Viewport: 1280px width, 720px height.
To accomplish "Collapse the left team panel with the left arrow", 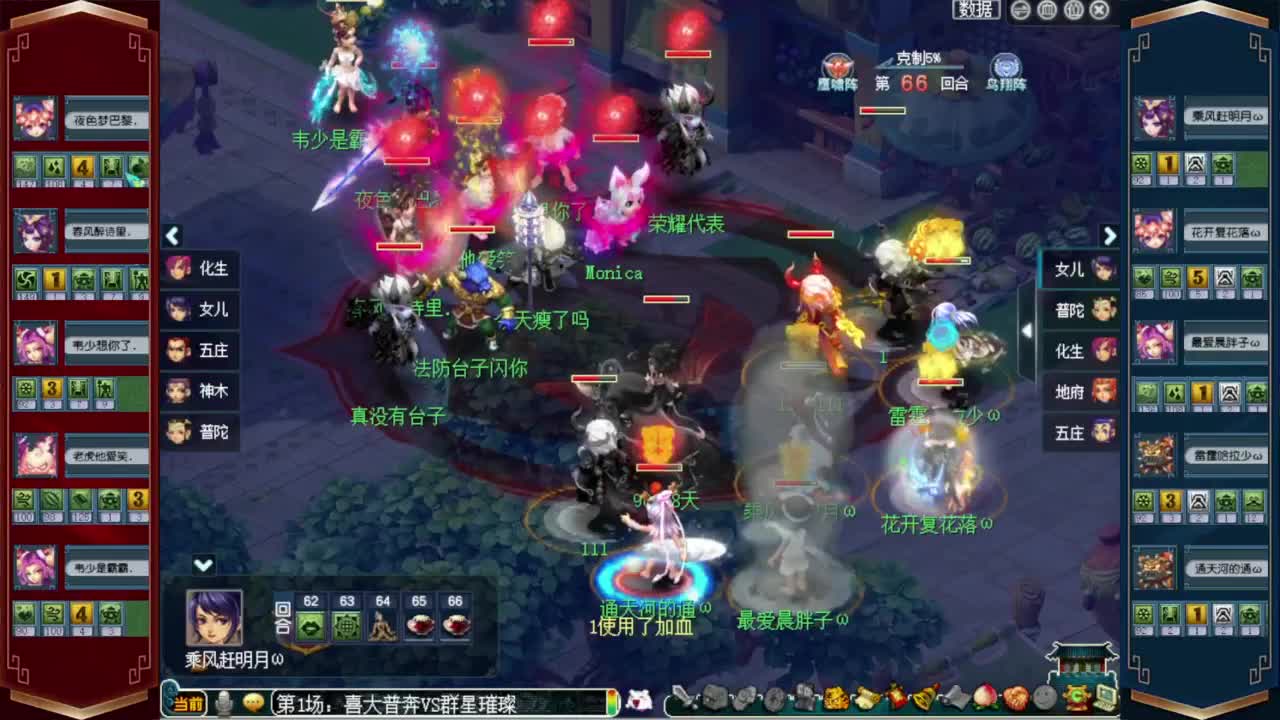I will [x=172, y=237].
